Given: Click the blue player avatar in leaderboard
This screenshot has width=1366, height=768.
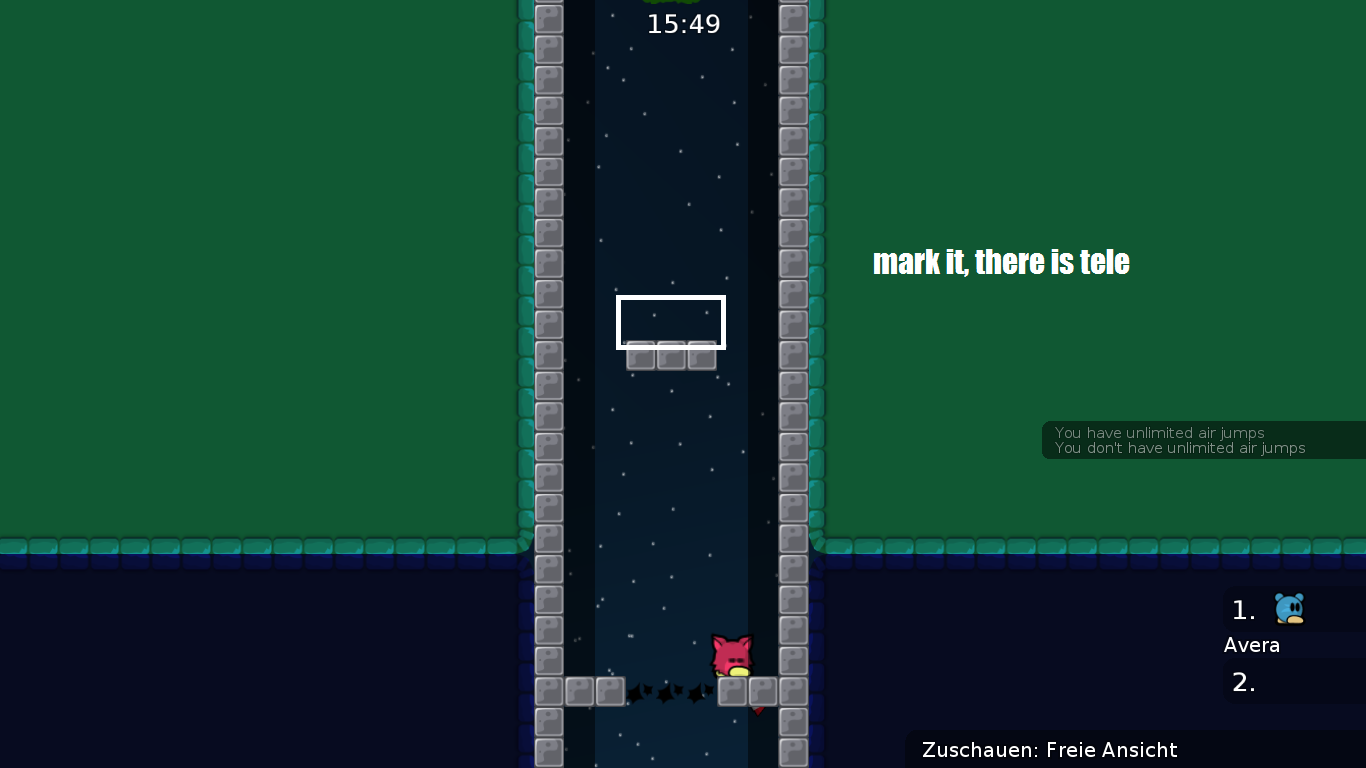Looking at the screenshot, I should tap(1289, 610).
